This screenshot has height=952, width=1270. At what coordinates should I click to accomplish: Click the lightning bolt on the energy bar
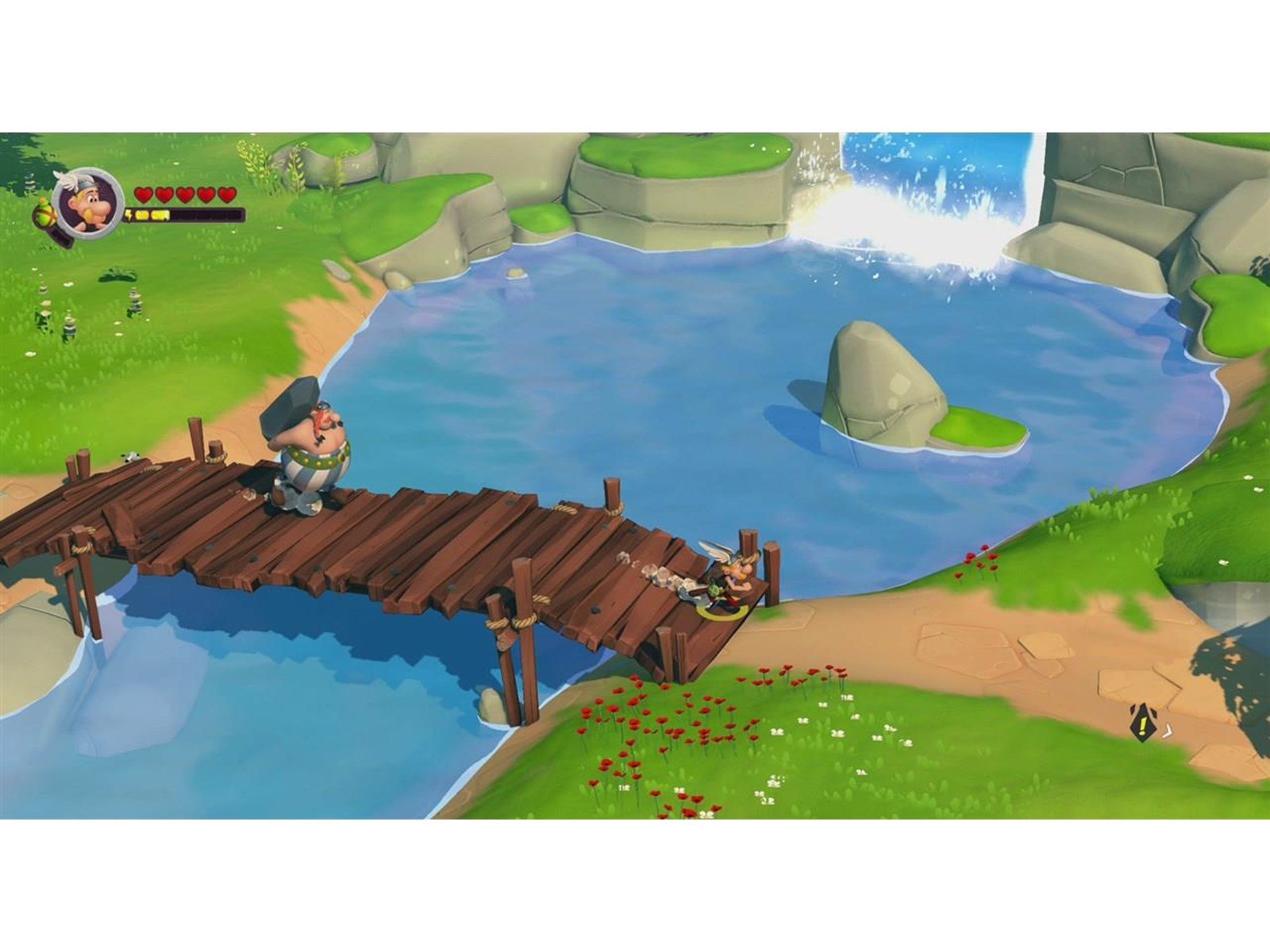point(129,214)
